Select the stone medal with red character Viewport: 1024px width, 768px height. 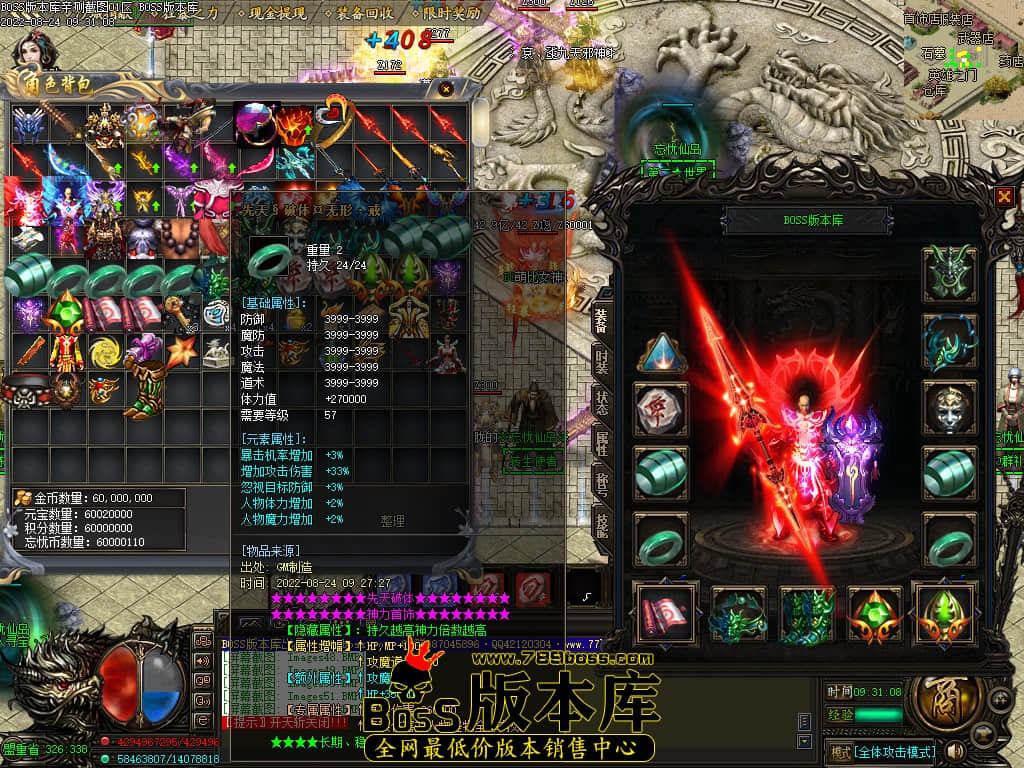click(x=661, y=409)
